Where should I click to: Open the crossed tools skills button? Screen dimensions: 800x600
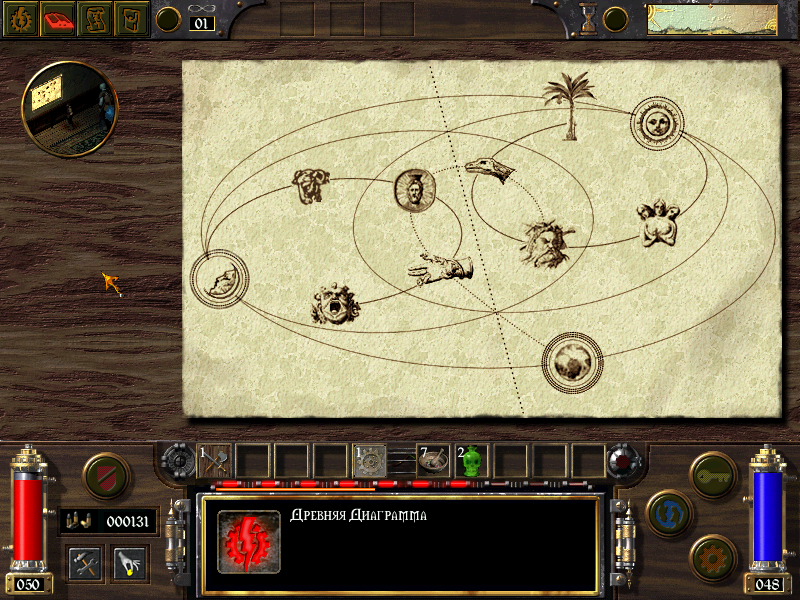pyautogui.click(x=85, y=561)
